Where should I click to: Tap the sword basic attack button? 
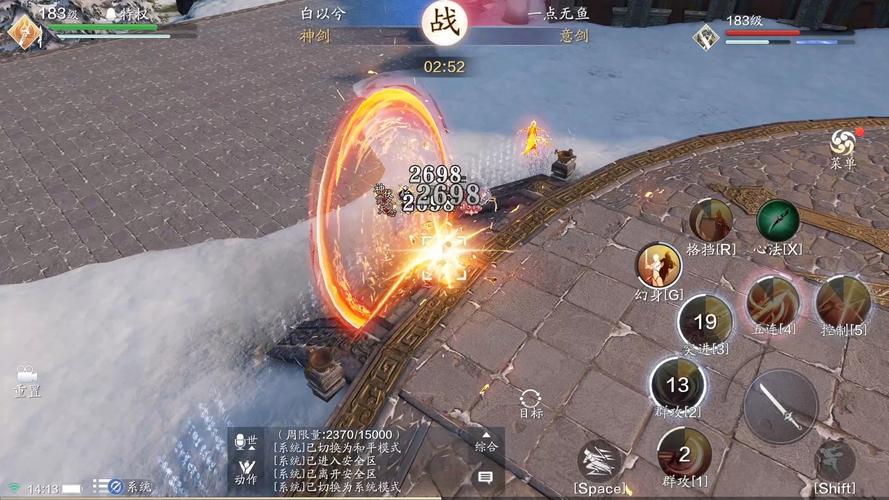(x=780, y=406)
